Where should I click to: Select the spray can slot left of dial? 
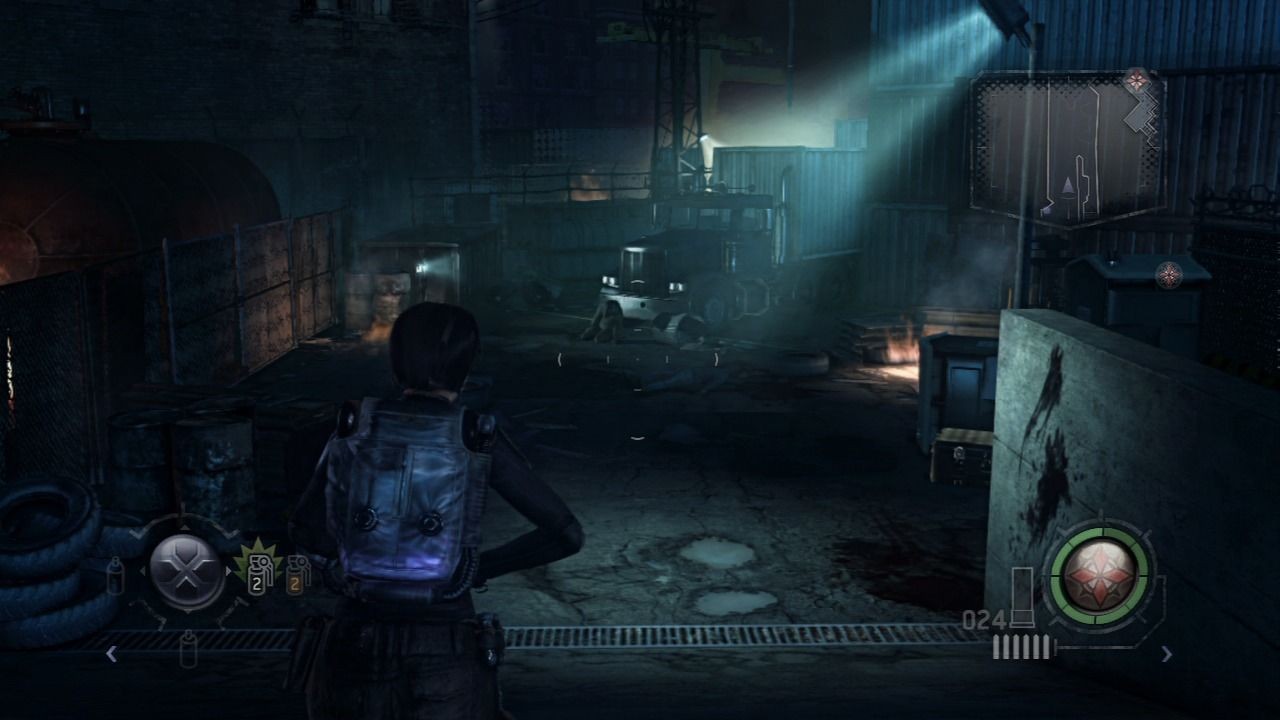pyautogui.click(x=116, y=575)
